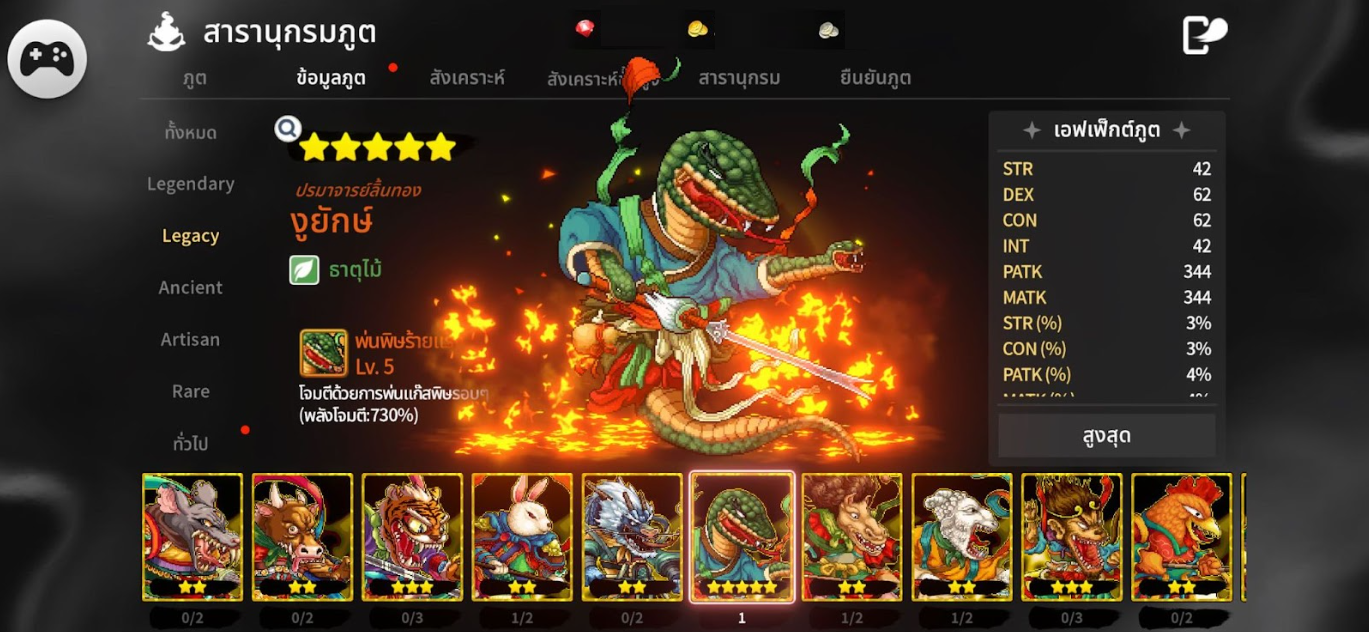Select the Rare category
Viewport: 1369px width, 632px height.
[x=190, y=392]
